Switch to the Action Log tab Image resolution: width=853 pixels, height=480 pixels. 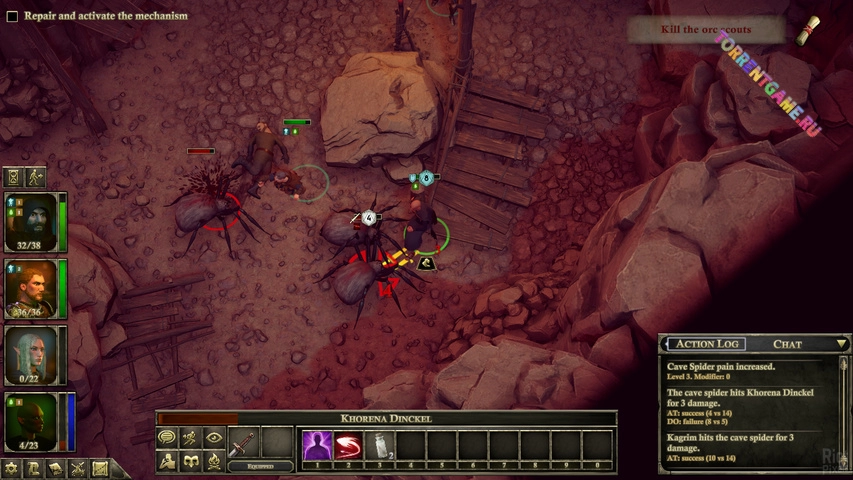tap(709, 344)
